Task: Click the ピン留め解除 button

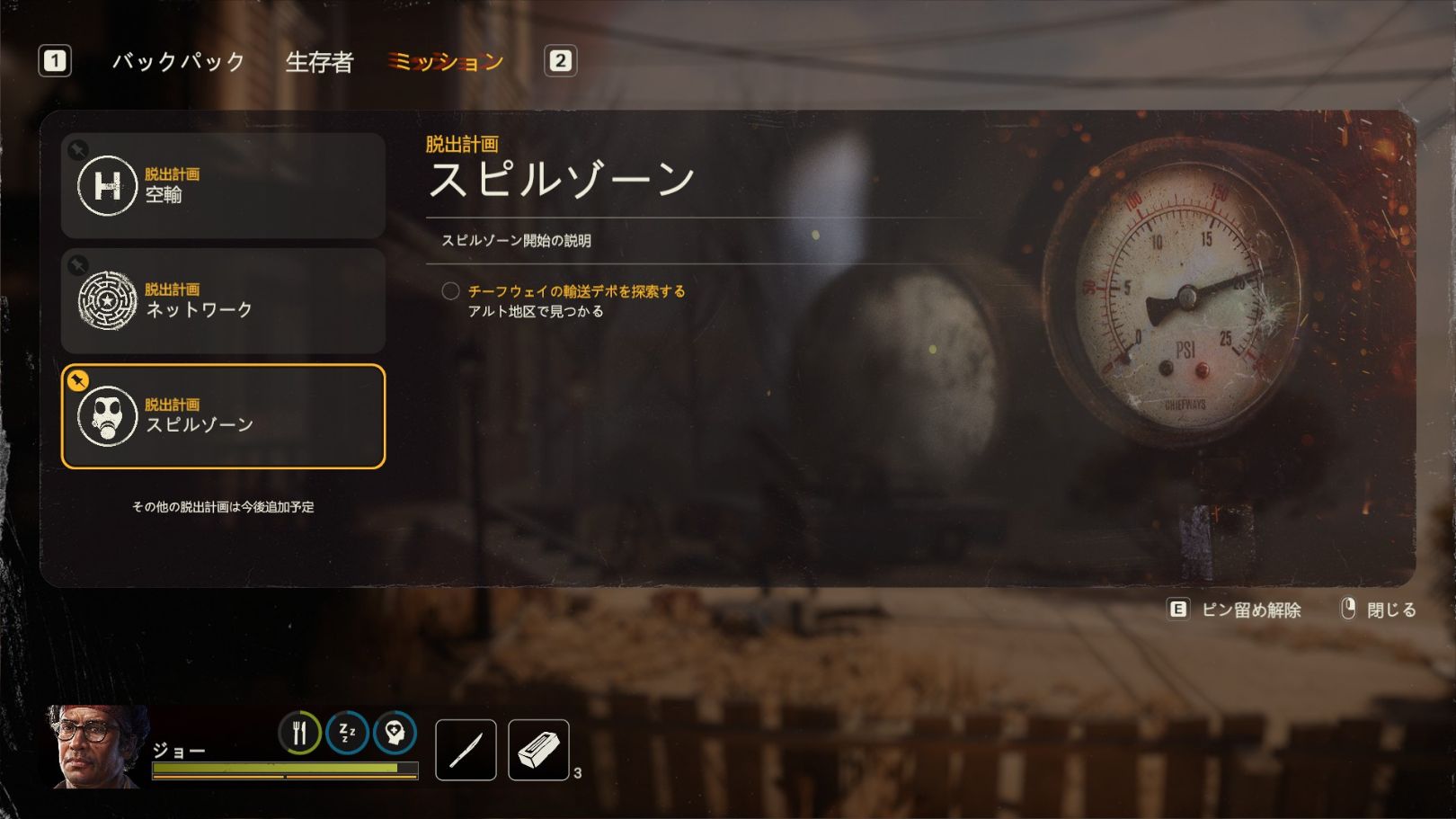Action: (x=1236, y=610)
